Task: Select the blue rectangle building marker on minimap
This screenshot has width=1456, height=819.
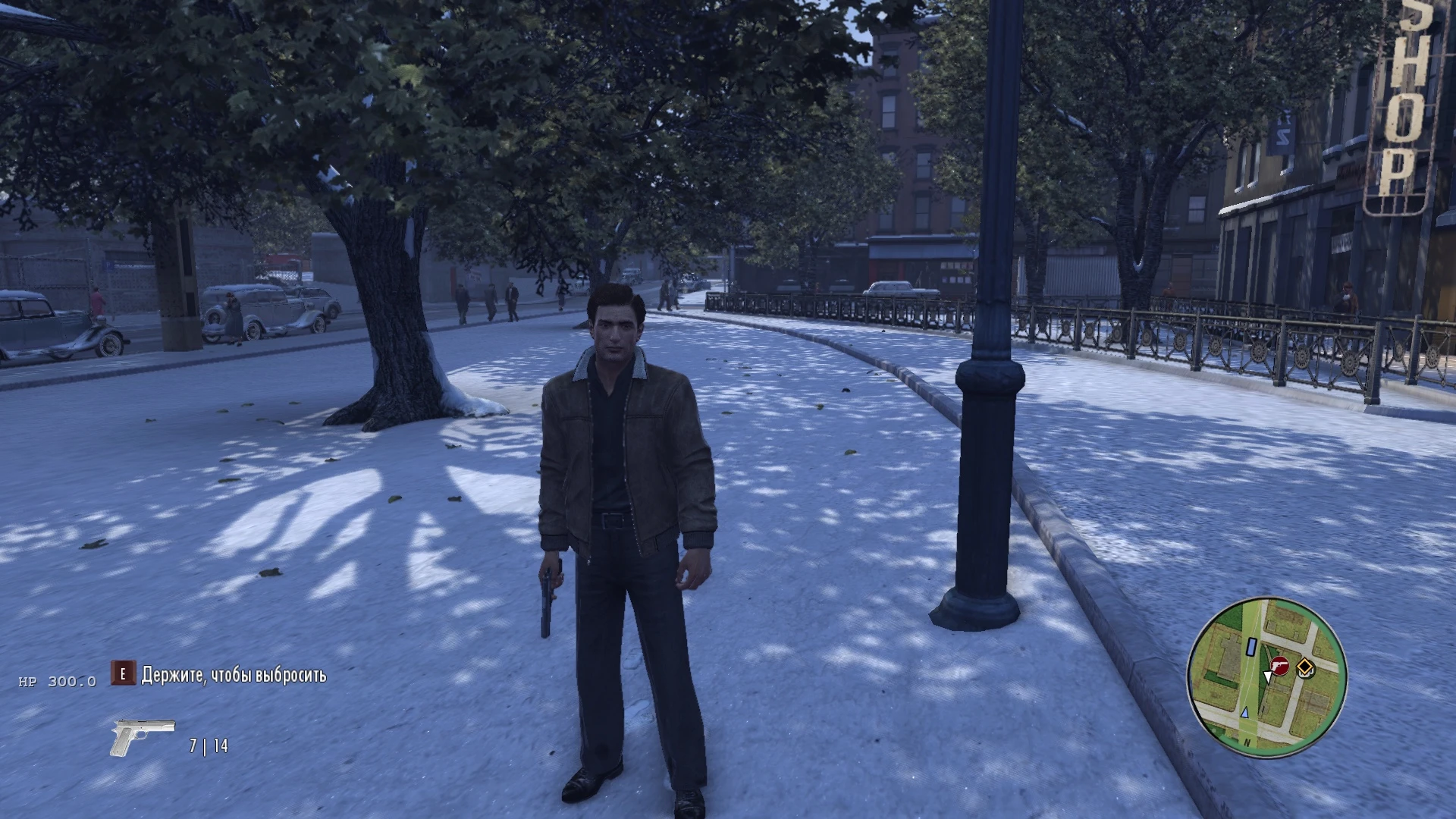Action: (x=1250, y=646)
